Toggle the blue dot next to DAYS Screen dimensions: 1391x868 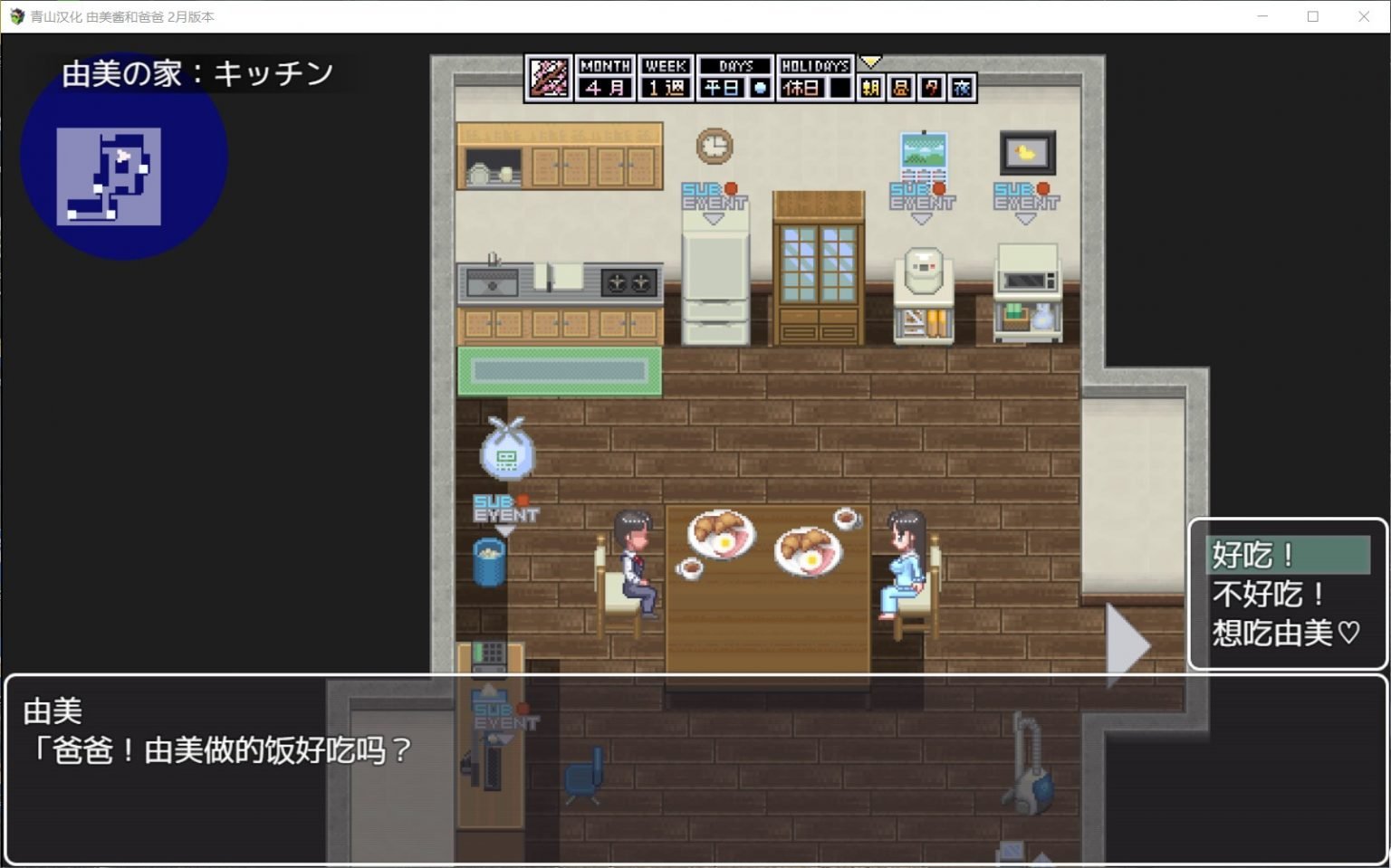tap(761, 87)
